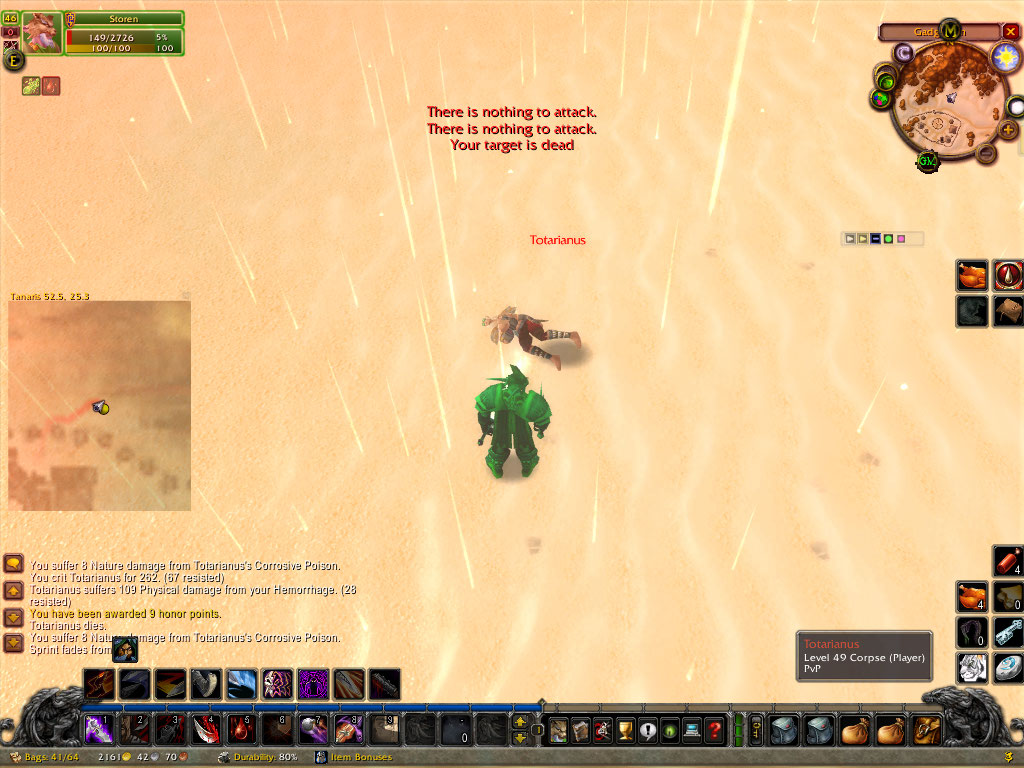Open the key ring button
The width and height of the screenshot is (1024, 768).
(x=756, y=729)
